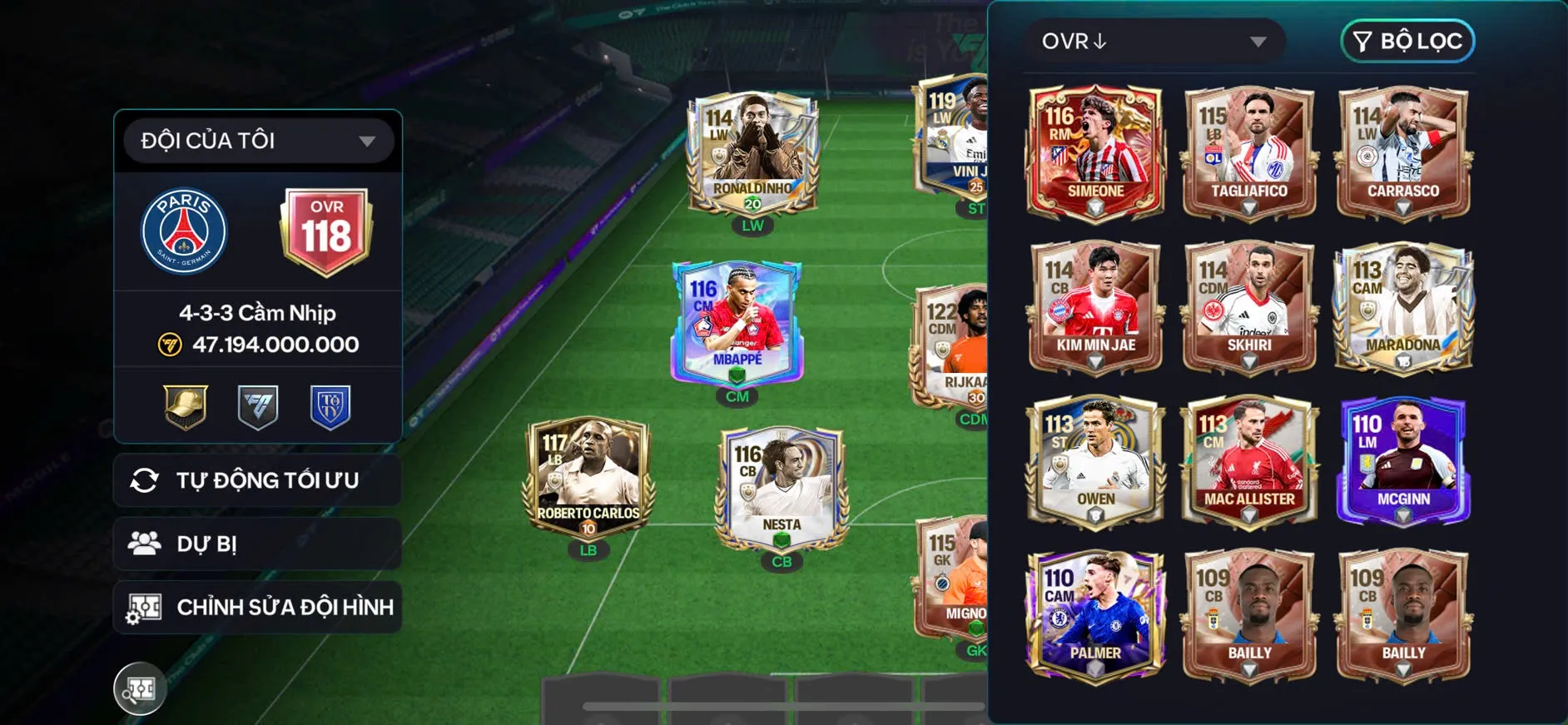The image size is (1568, 725).
Task: Open the Dự Bị substitutes list
Action: point(258,544)
